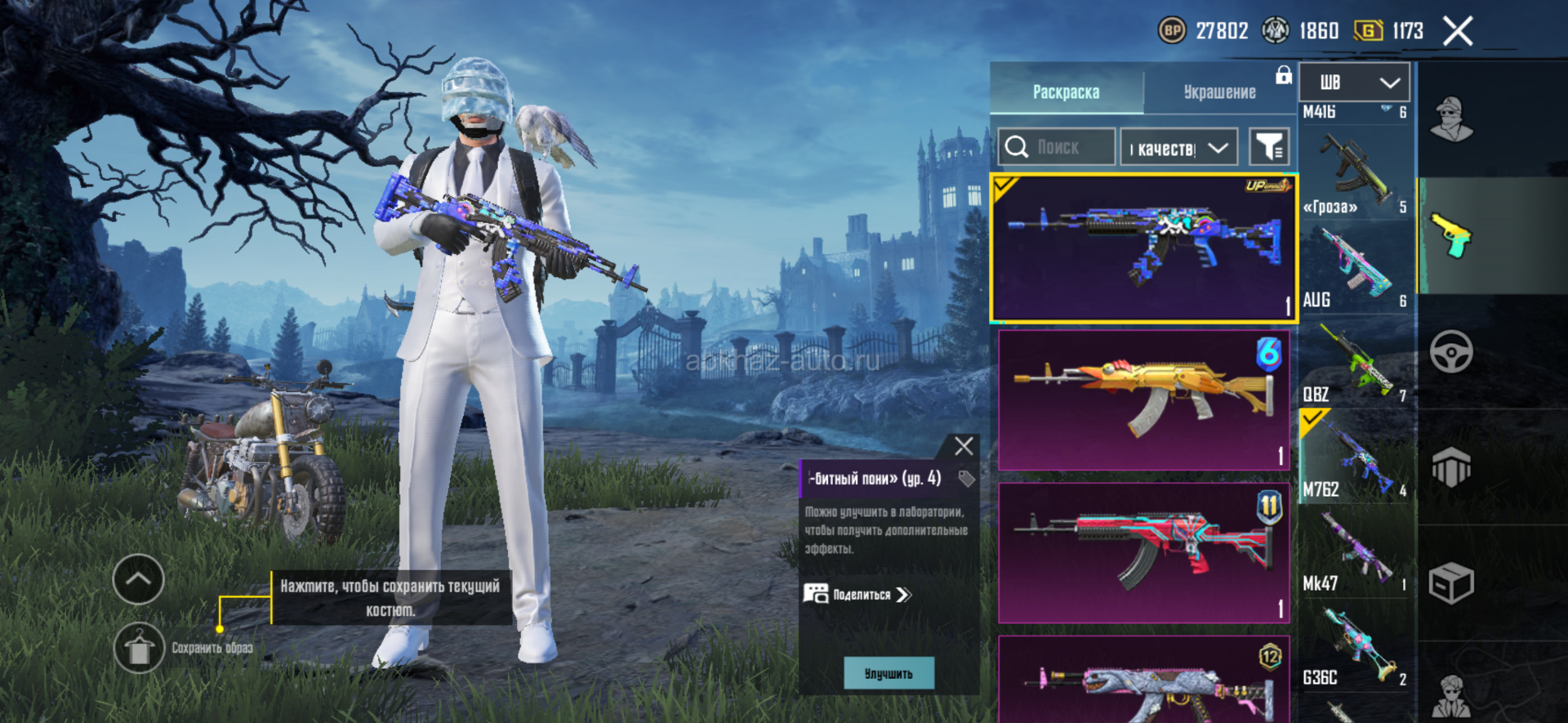1568x723 pixels.
Task: Open the skin filter funnel button
Action: 1269,147
